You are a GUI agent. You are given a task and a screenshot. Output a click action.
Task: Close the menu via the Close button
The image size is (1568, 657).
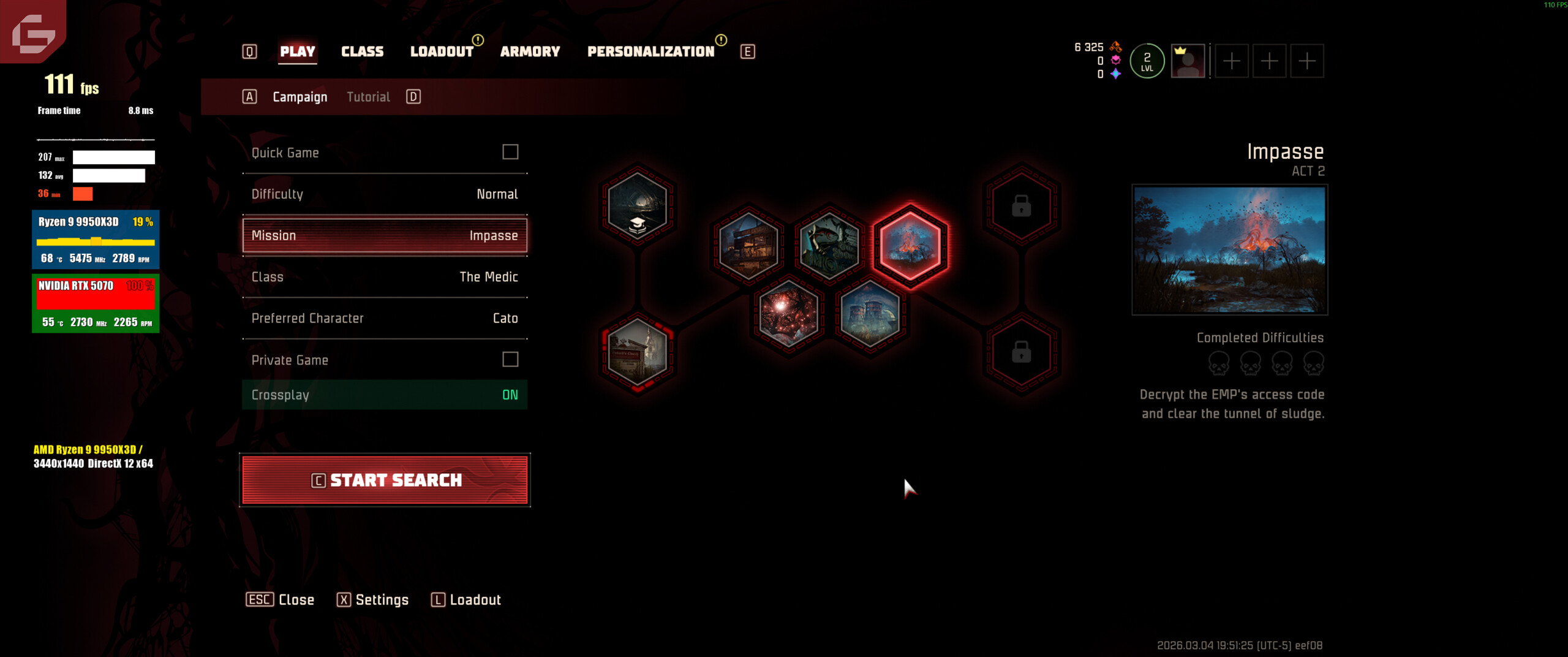[281, 599]
